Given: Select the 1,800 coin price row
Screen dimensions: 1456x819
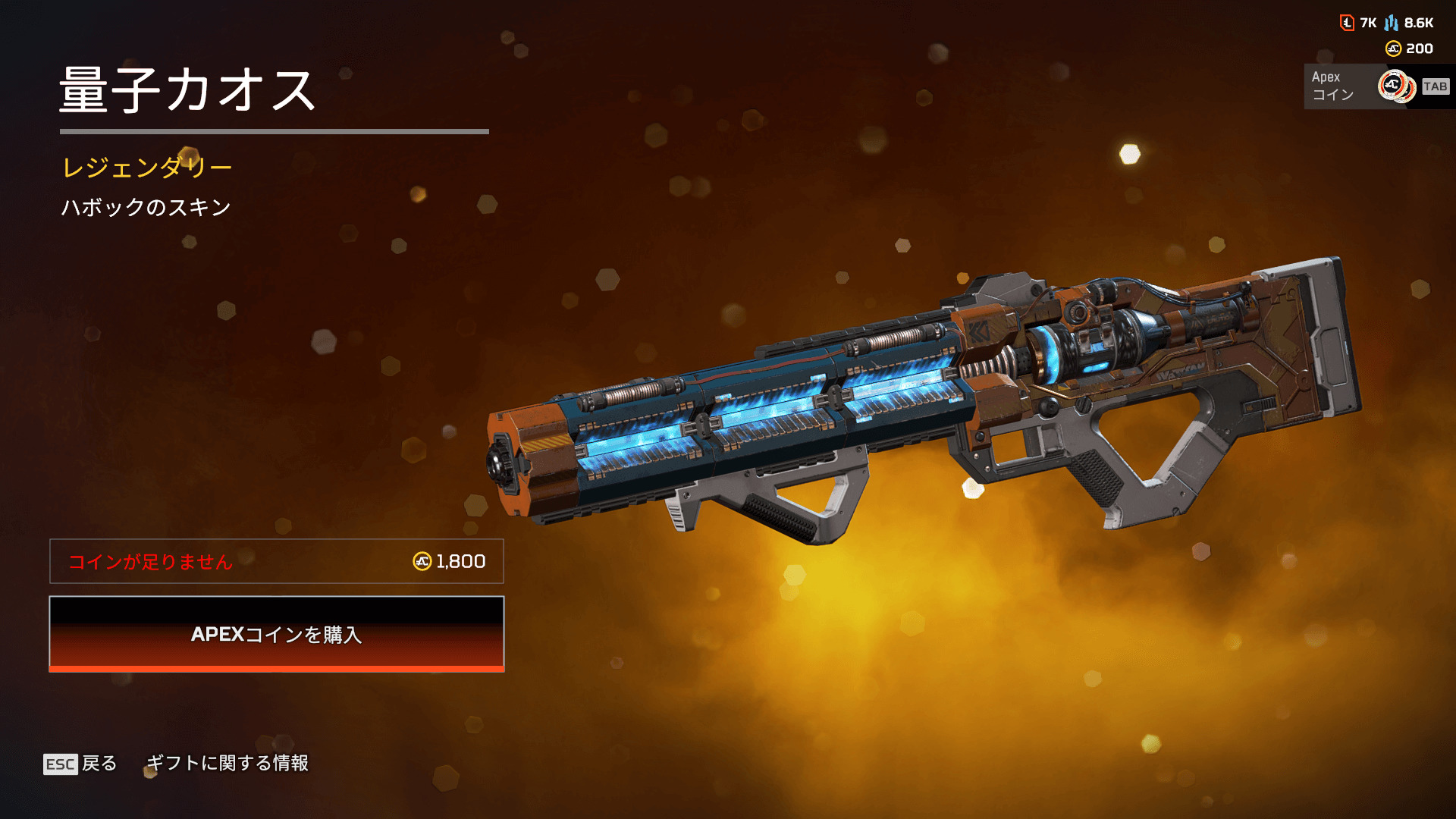Looking at the screenshot, I should [277, 561].
